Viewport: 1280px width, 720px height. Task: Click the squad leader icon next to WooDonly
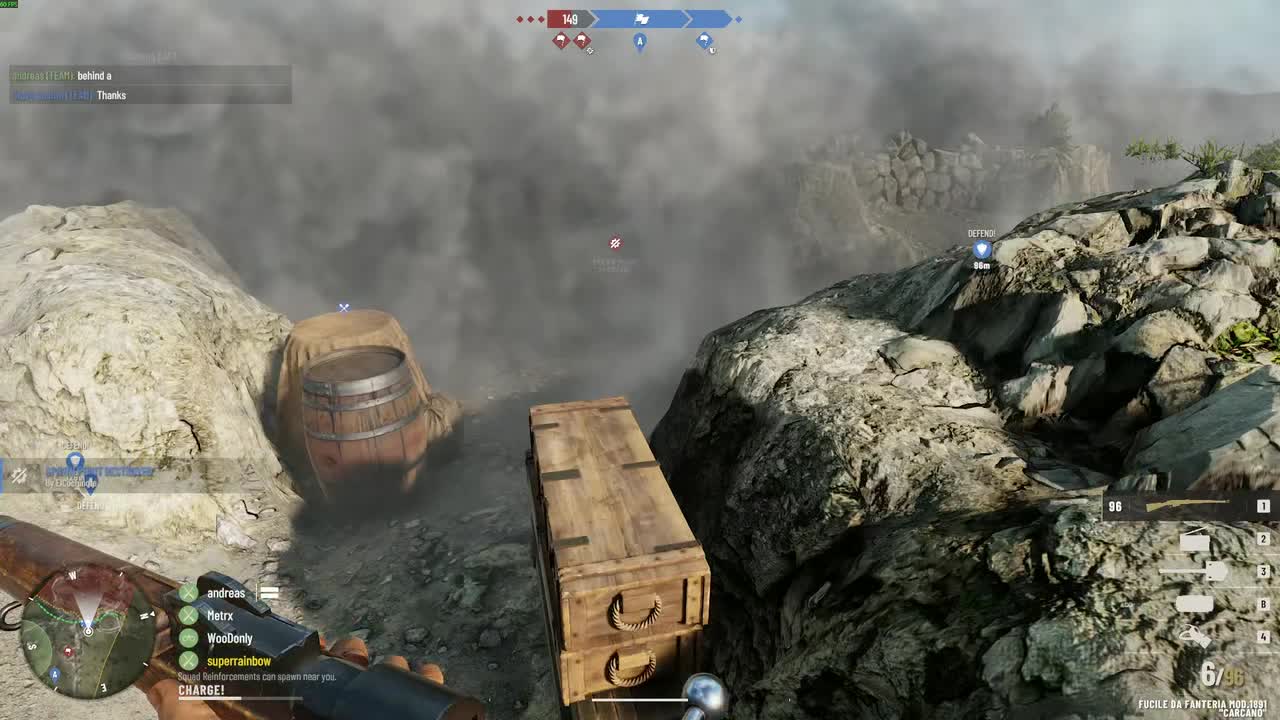point(189,639)
